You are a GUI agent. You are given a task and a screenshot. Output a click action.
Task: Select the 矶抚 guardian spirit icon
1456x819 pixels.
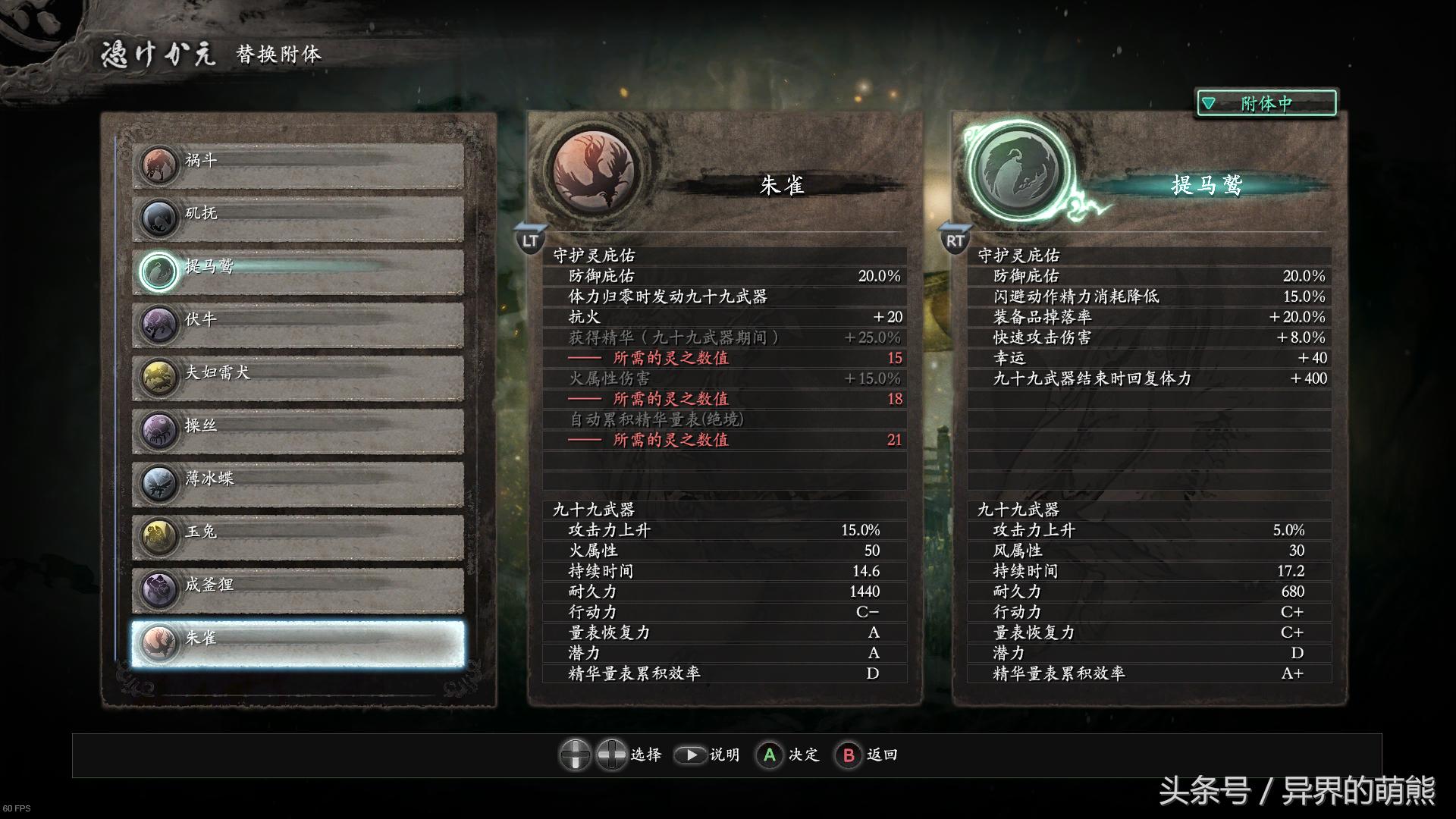pyautogui.click(x=158, y=218)
